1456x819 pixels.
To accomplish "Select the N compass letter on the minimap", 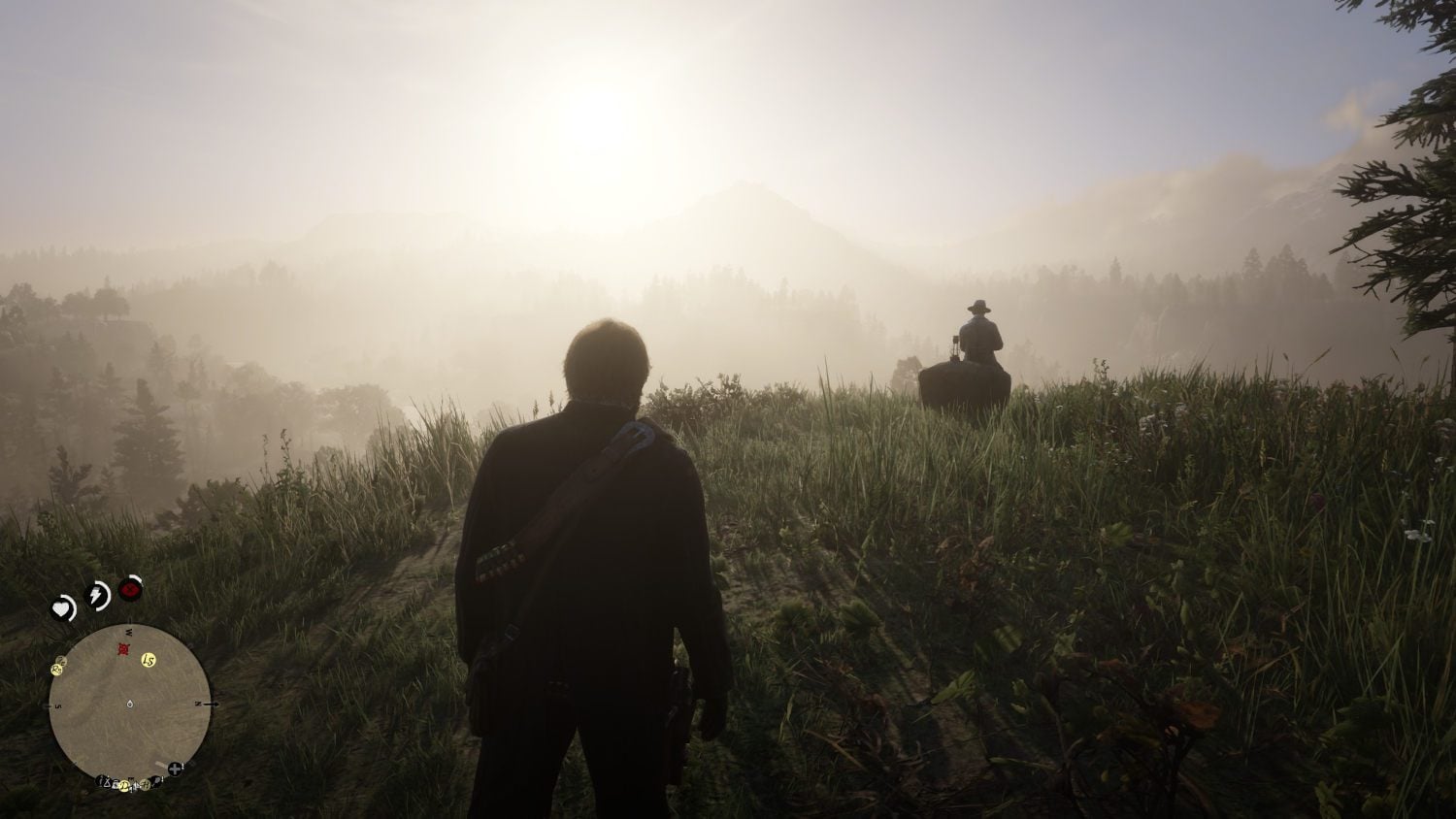I will [199, 703].
